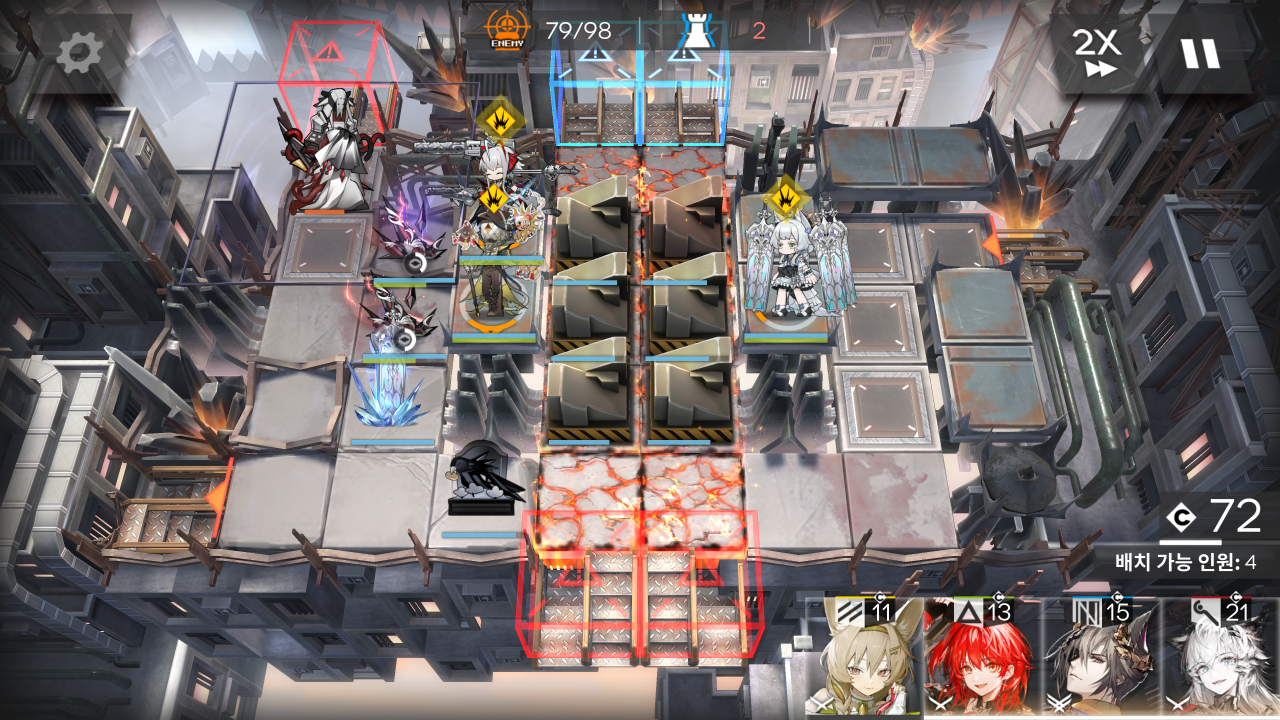1280x720 pixels.
Task: Select the blonde fox-eared operator card costing 11
Action: click(865, 660)
